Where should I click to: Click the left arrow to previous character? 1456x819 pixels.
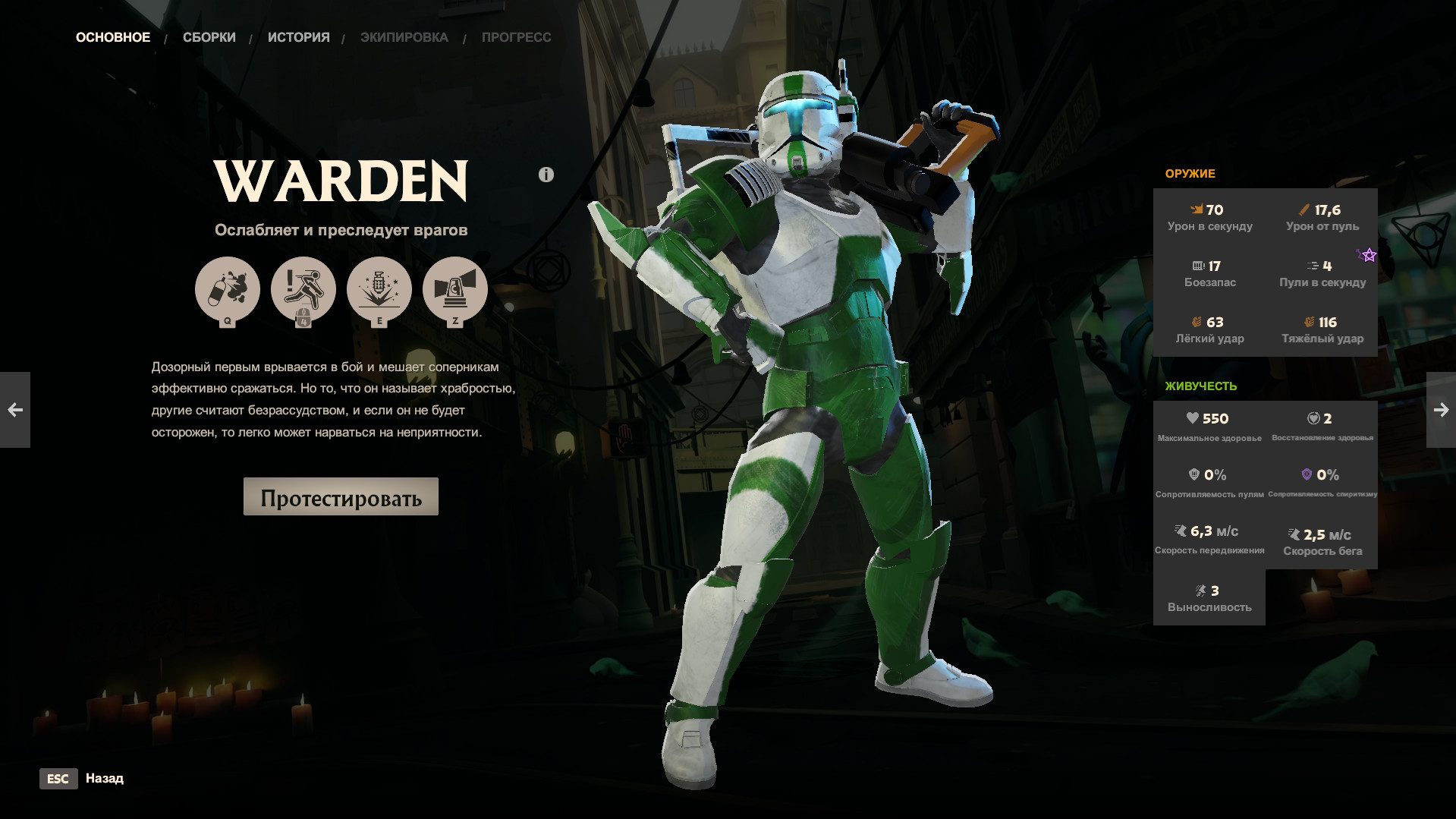pyautogui.click(x=15, y=410)
